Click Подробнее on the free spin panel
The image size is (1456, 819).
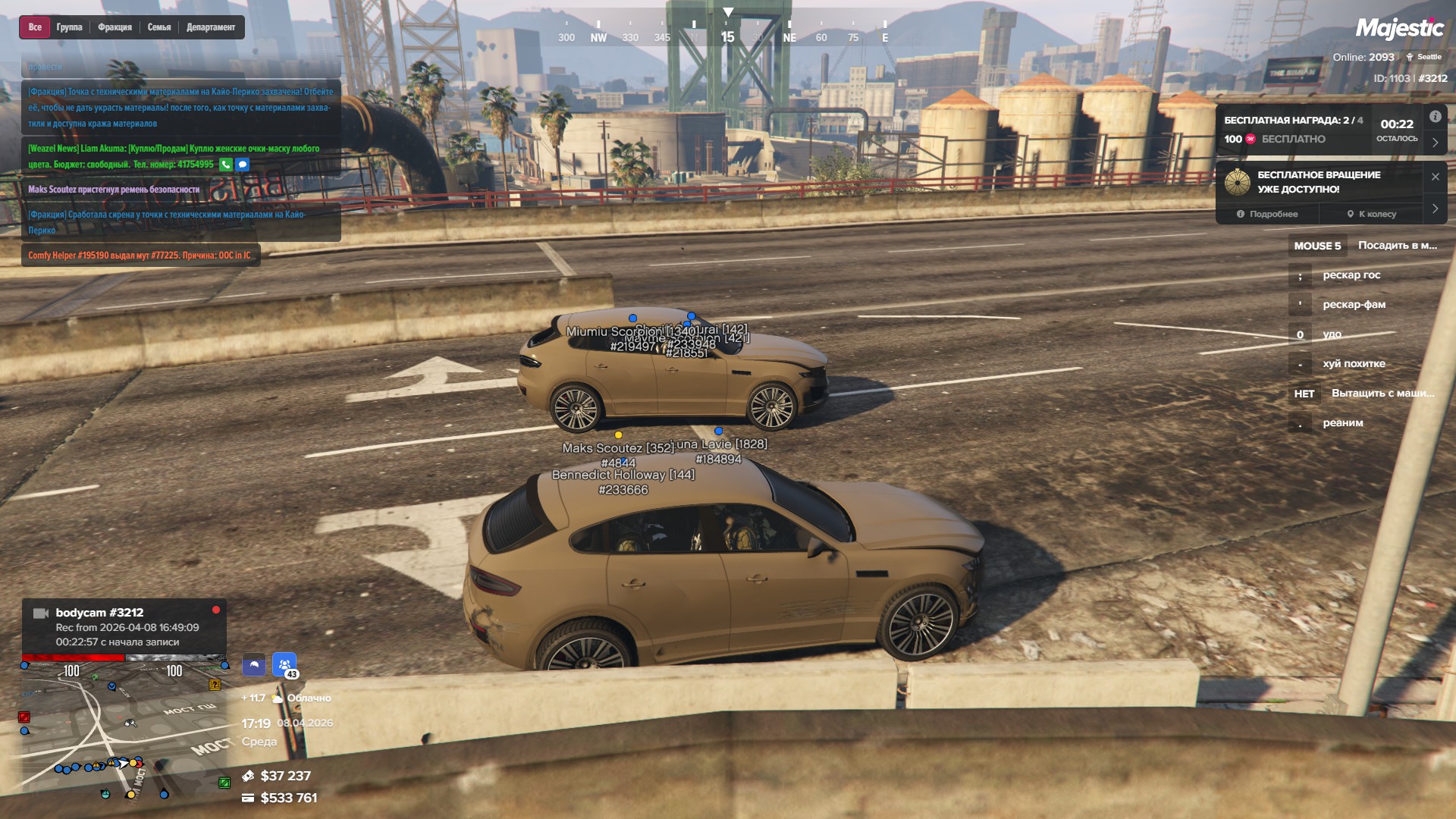point(1267,215)
